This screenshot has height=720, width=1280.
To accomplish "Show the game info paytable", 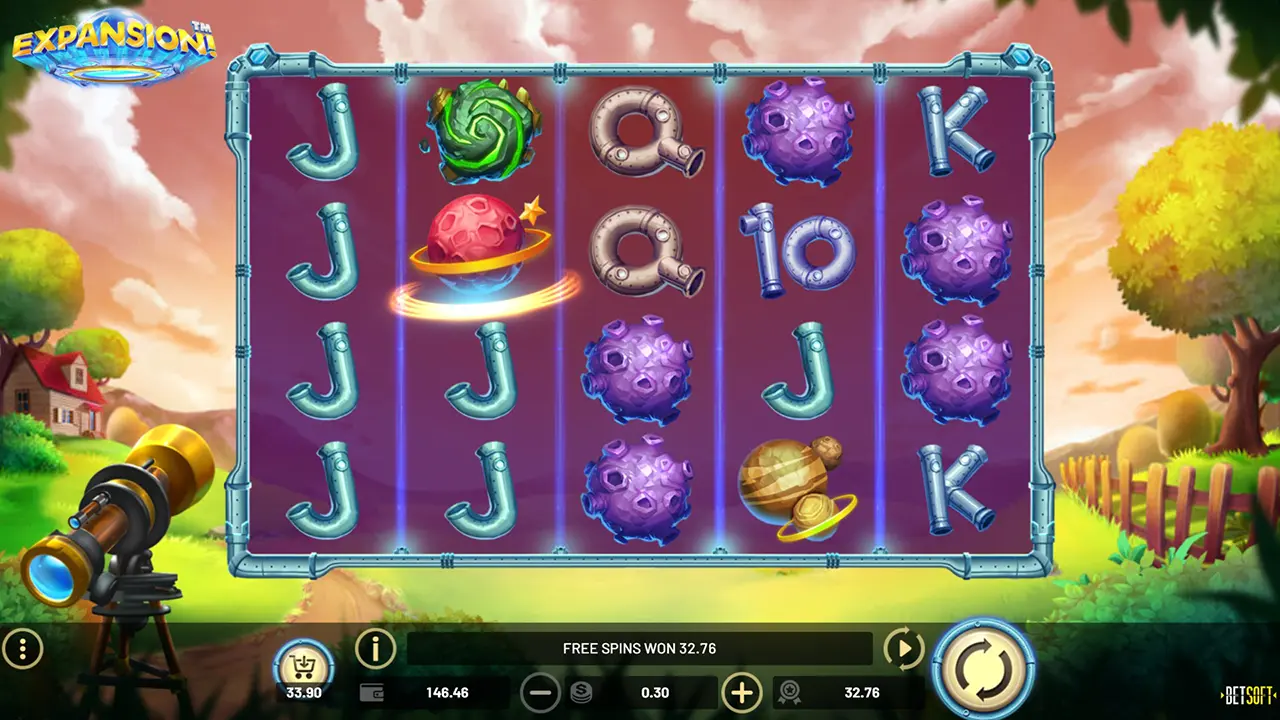I will pos(376,650).
